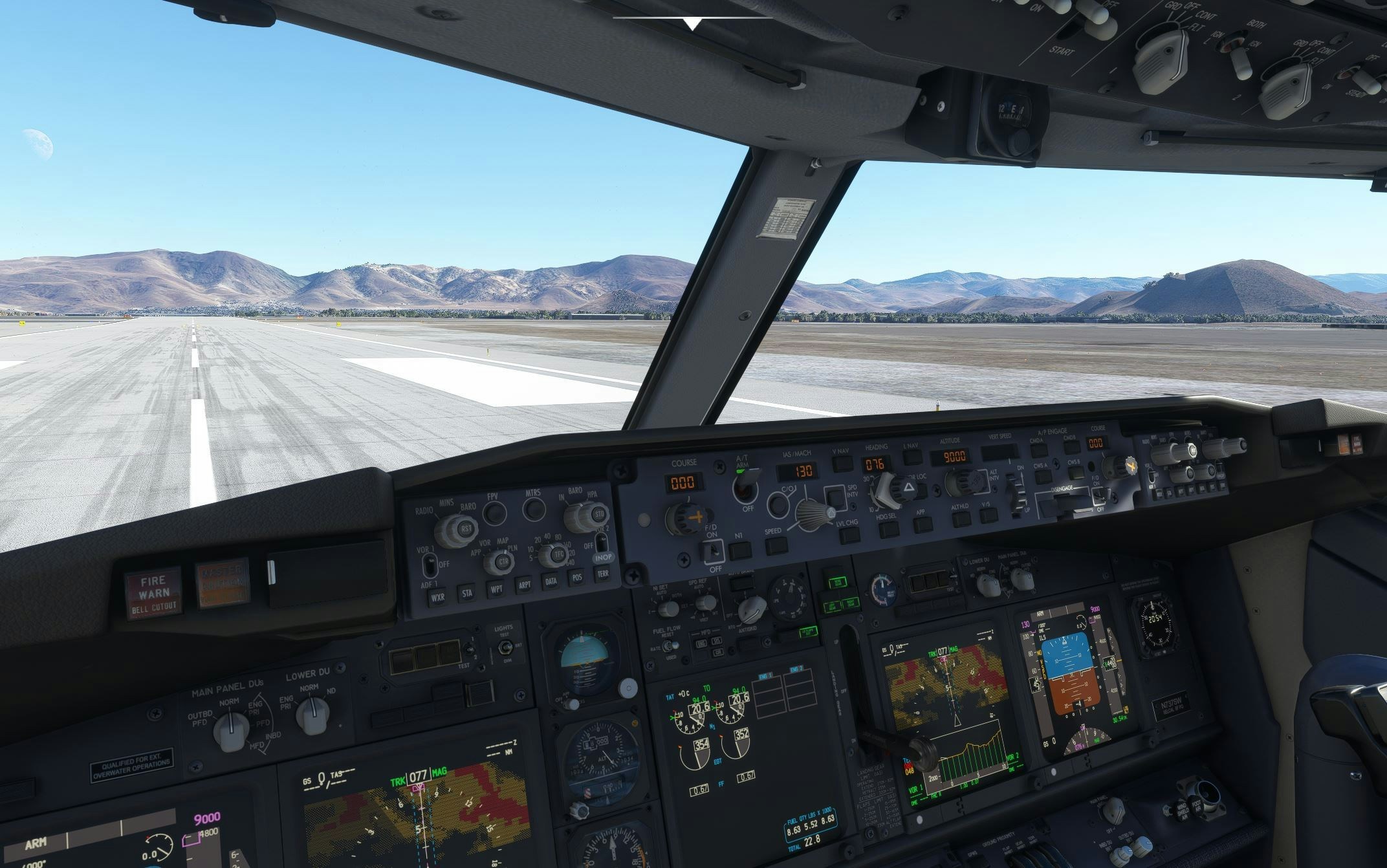Screen dimensions: 1387x868
Task: Enable the TERR terrain display button
Action: click(603, 573)
